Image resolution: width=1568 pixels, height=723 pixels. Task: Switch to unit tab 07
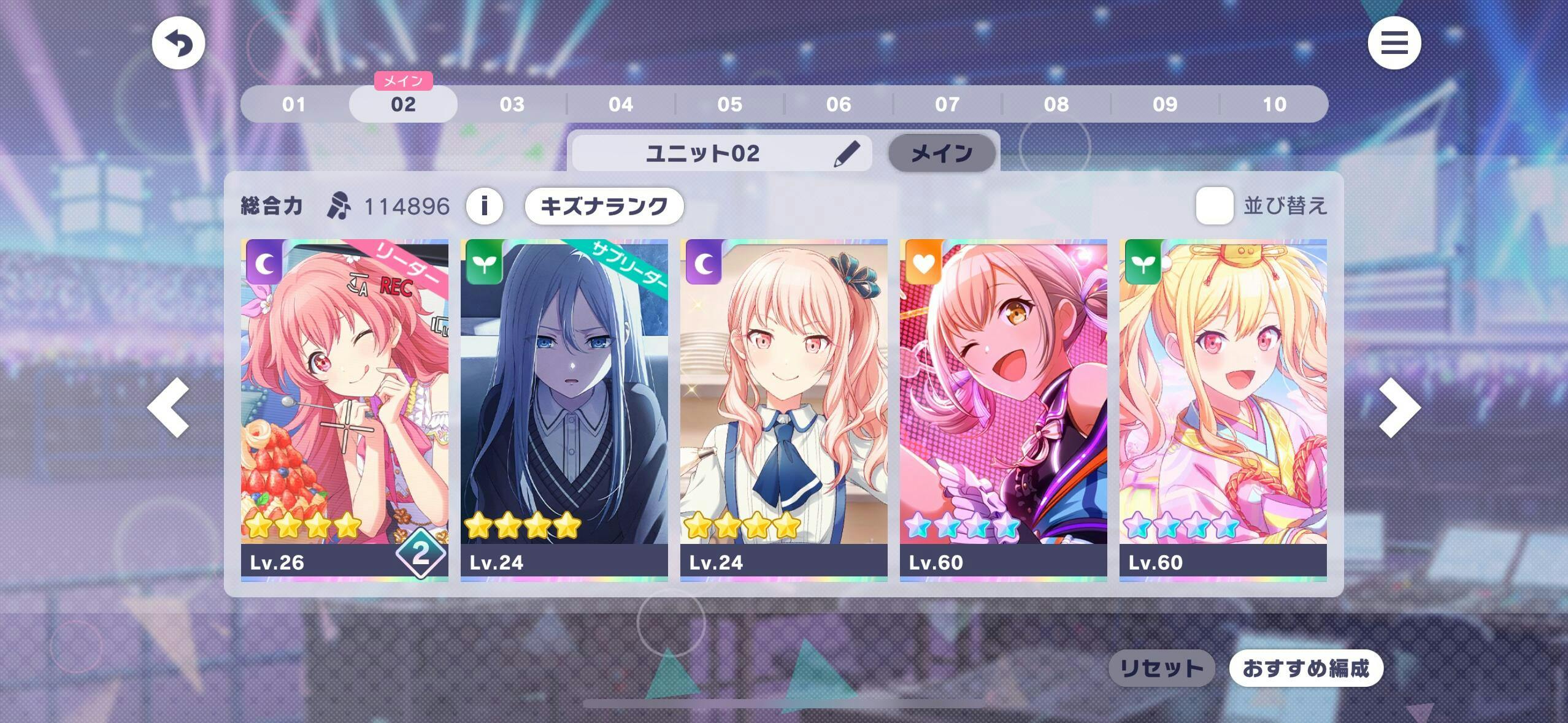(x=947, y=104)
